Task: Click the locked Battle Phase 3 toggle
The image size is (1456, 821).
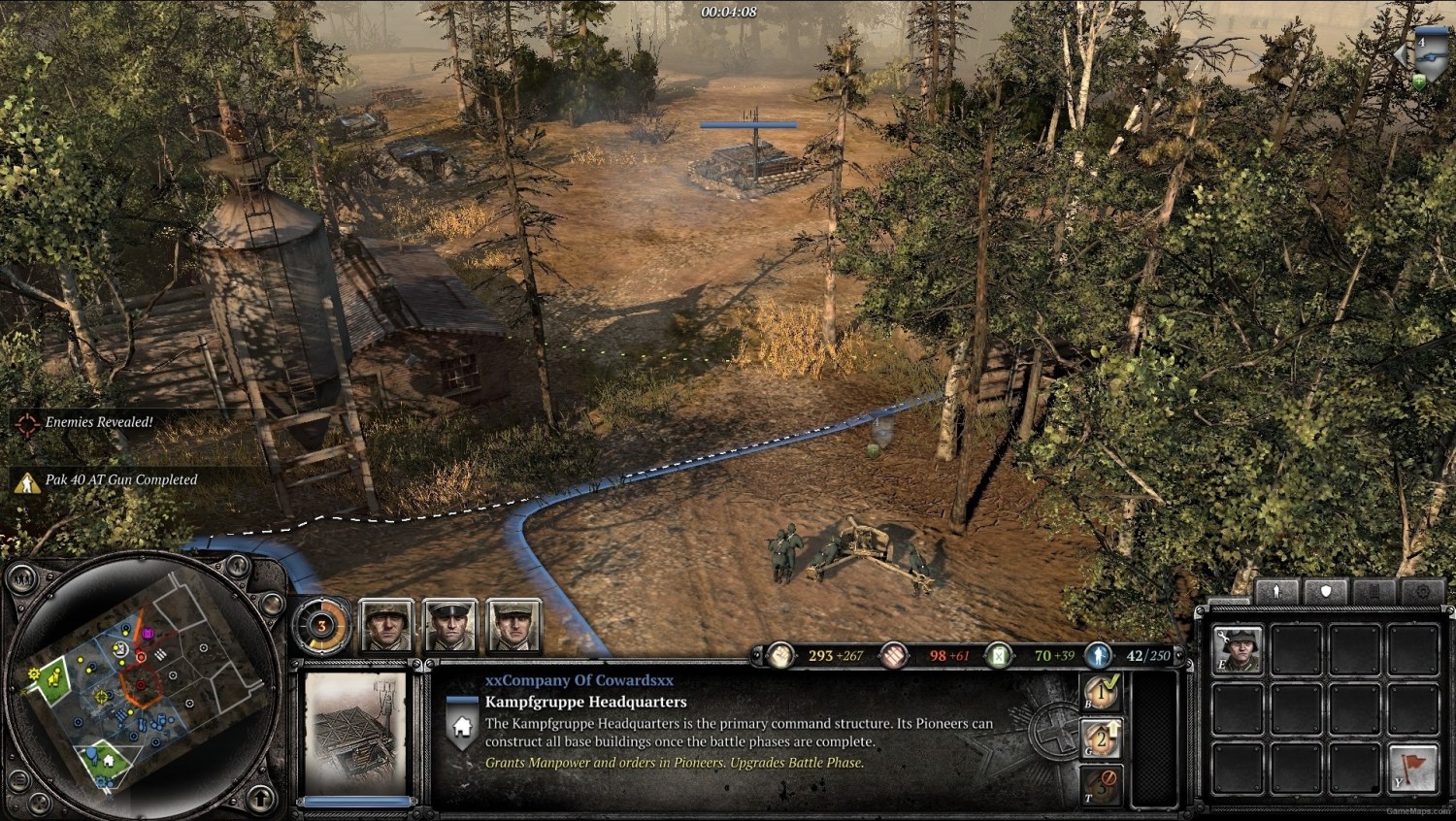Action: (x=1102, y=783)
